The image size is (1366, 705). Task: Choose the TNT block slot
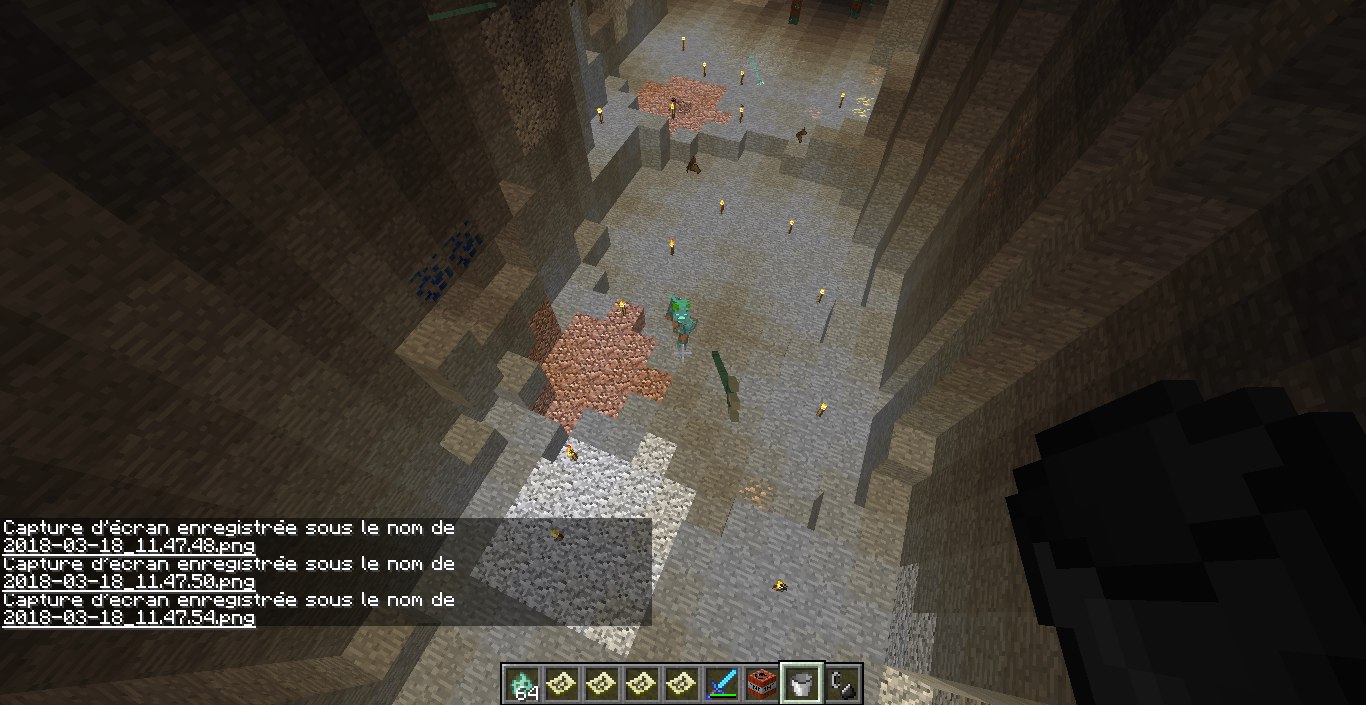tap(762, 683)
